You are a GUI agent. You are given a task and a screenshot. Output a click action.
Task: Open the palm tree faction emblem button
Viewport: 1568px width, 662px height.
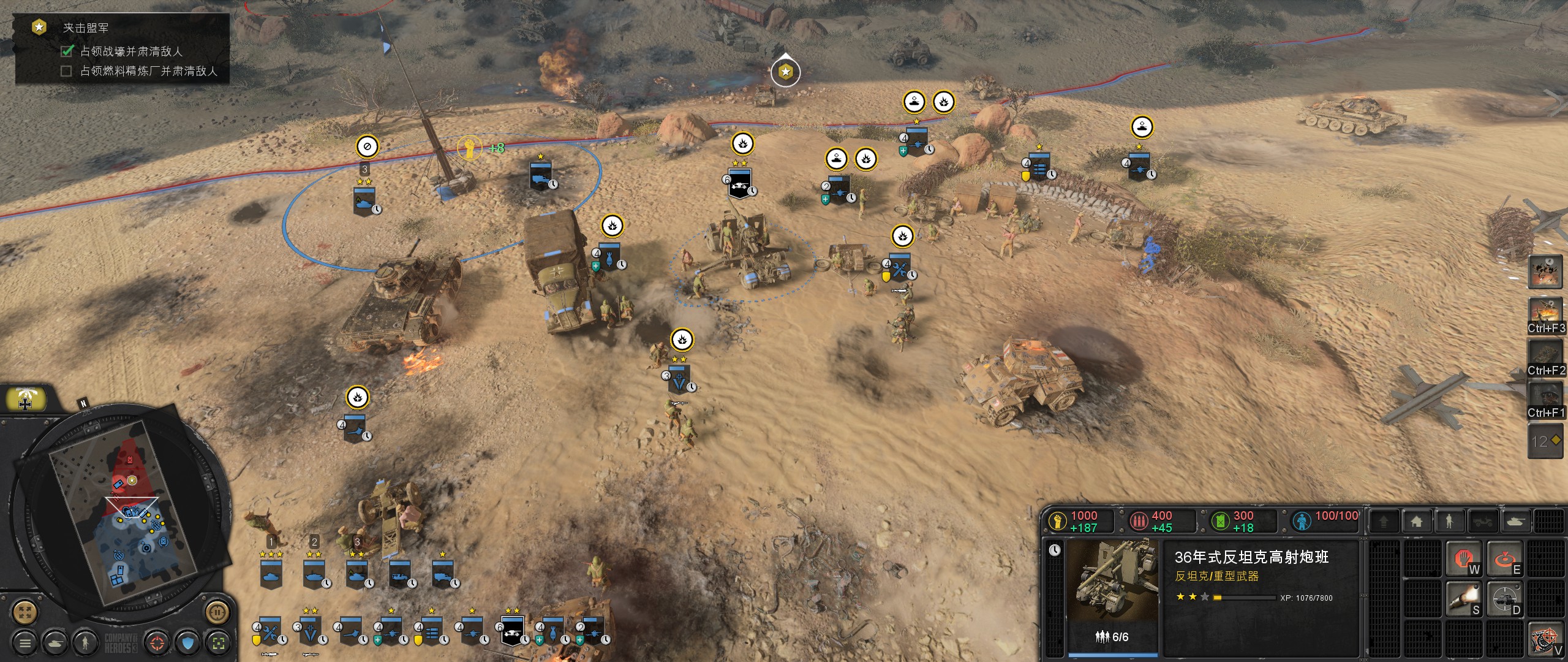25,400
